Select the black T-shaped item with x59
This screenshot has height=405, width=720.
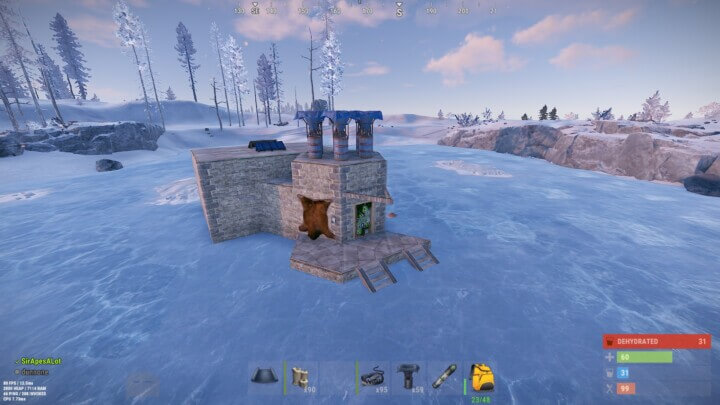pyautogui.click(x=409, y=378)
